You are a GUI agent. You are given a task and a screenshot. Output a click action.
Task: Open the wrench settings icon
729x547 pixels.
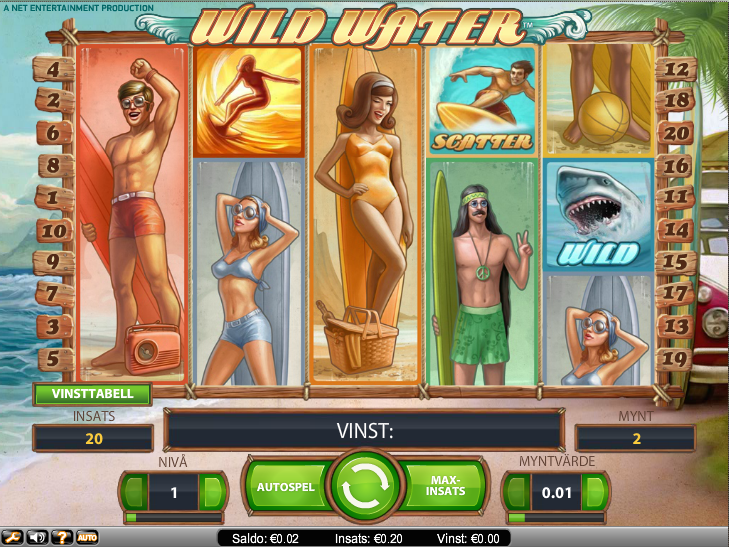pos(12,537)
